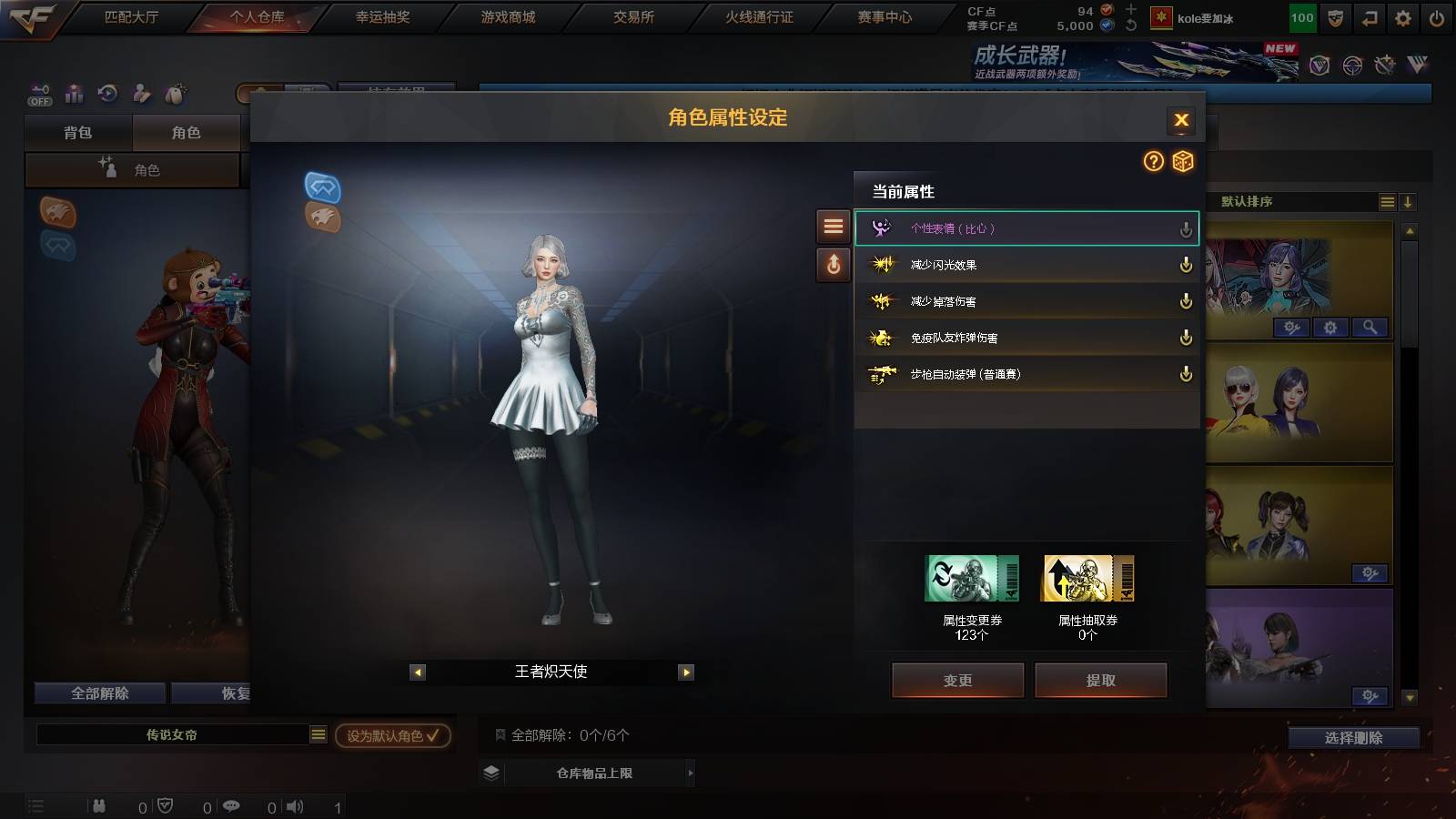Click the 全部解除 button bottom left

(99, 693)
